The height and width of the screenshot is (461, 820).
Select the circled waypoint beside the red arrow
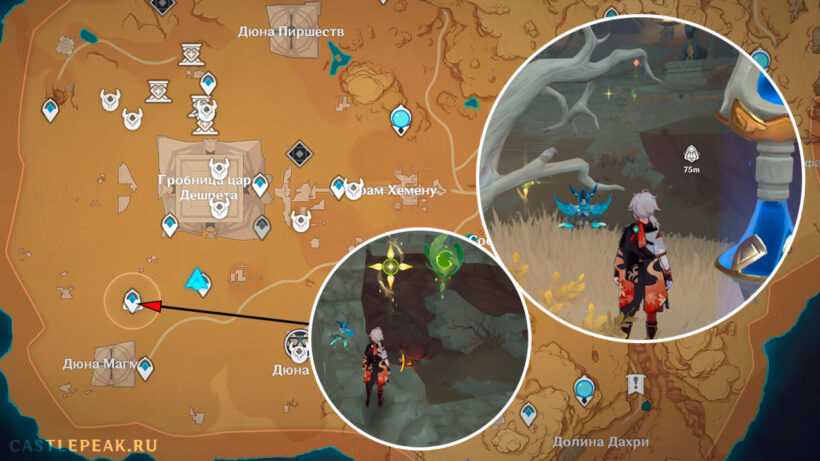coord(131,299)
